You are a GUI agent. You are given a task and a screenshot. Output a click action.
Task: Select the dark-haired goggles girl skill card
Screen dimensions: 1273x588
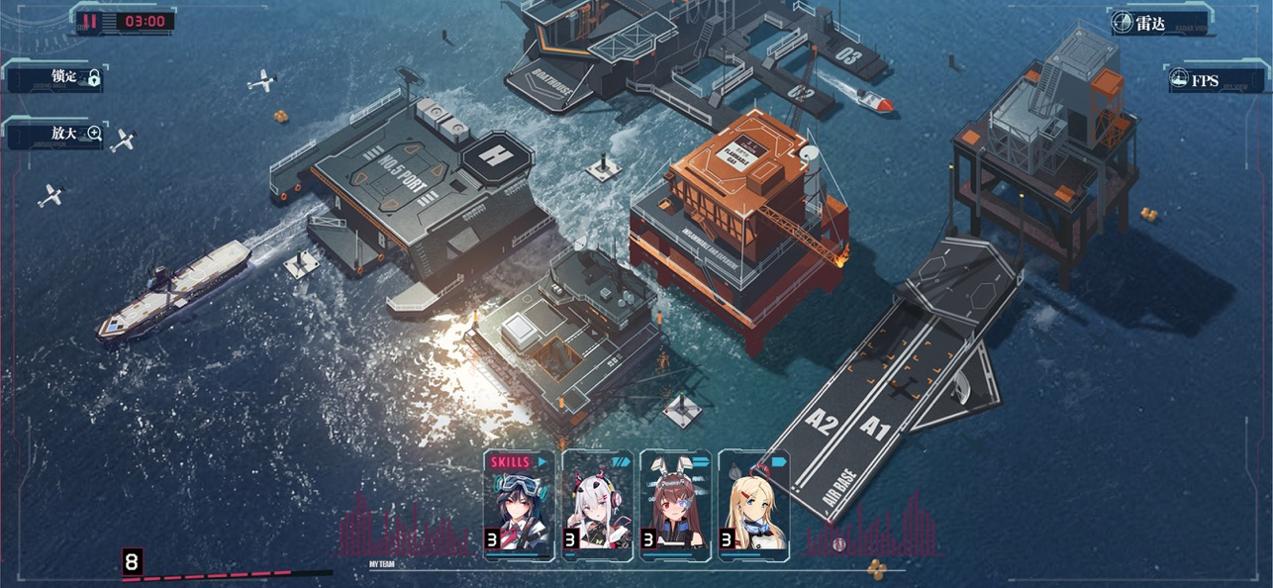pyautogui.click(x=518, y=506)
